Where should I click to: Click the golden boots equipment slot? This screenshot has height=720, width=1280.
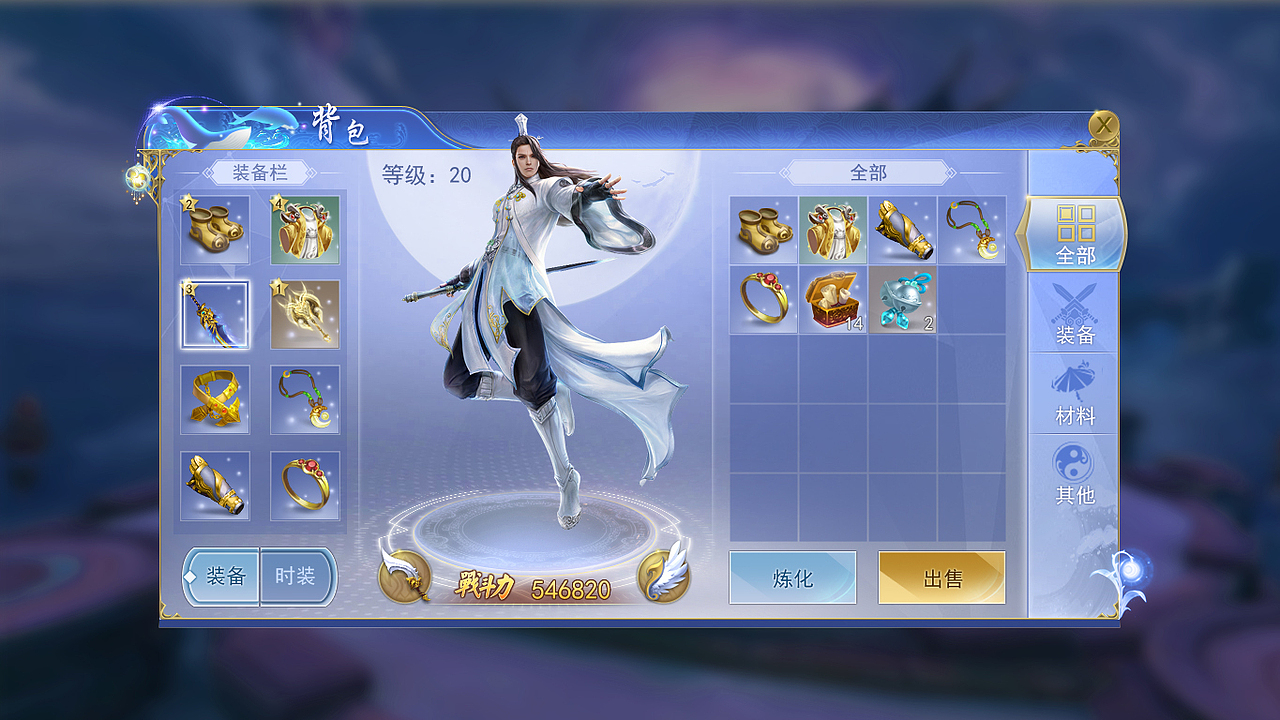tap(213, 228)
